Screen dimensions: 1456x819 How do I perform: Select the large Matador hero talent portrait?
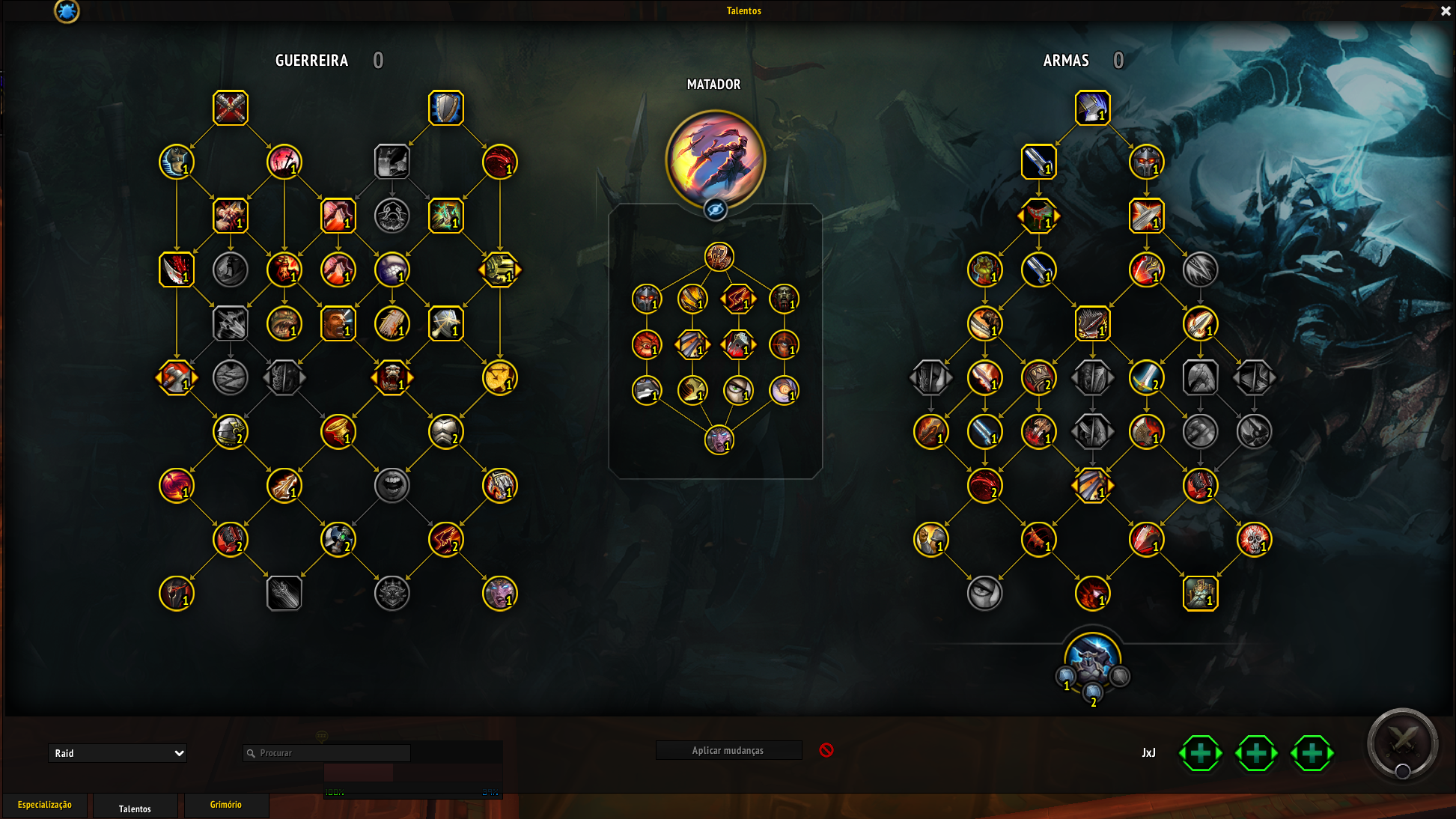(x=715, y=159)
